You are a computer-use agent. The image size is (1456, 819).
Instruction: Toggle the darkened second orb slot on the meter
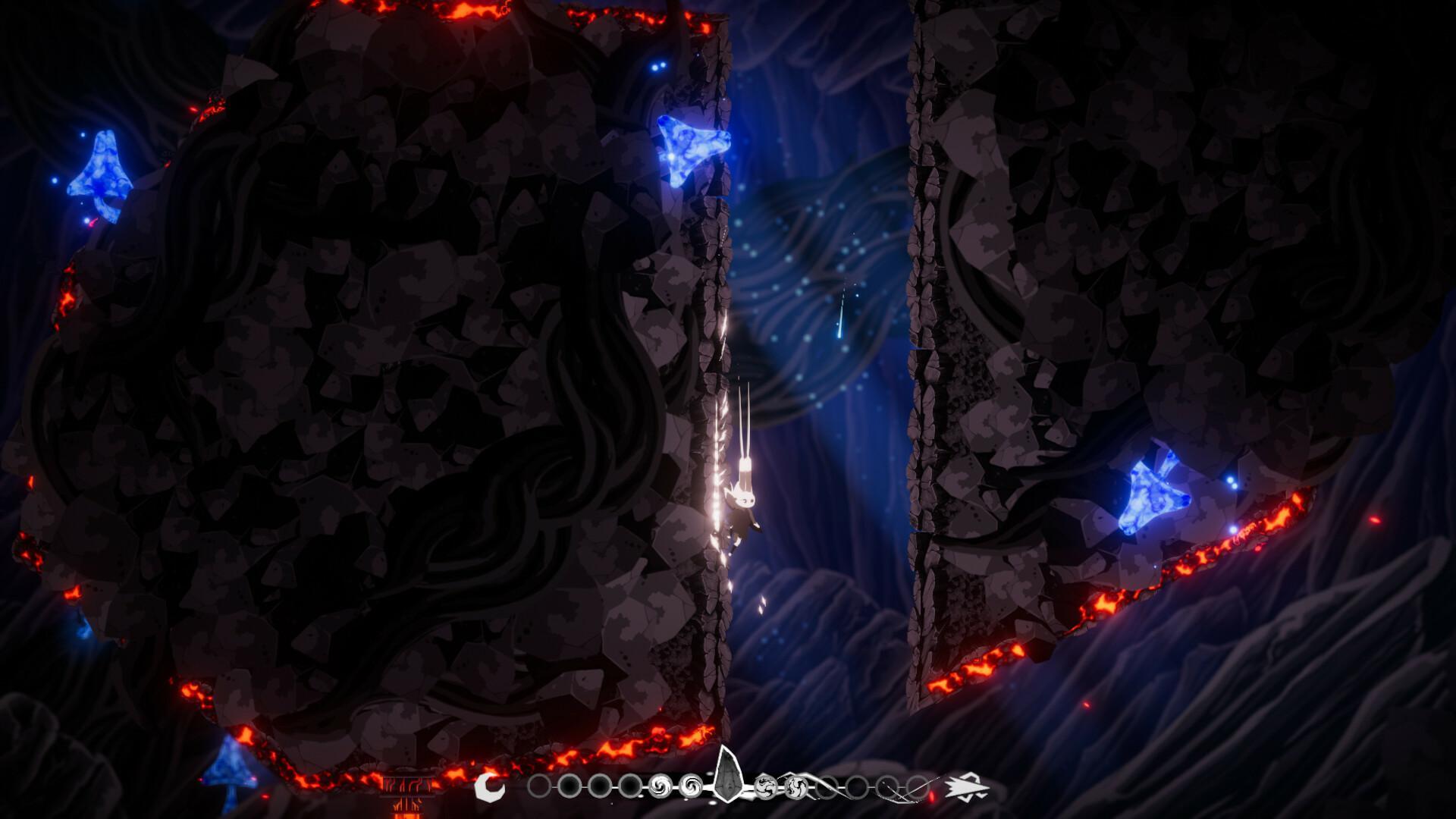(x=570, y=786)
